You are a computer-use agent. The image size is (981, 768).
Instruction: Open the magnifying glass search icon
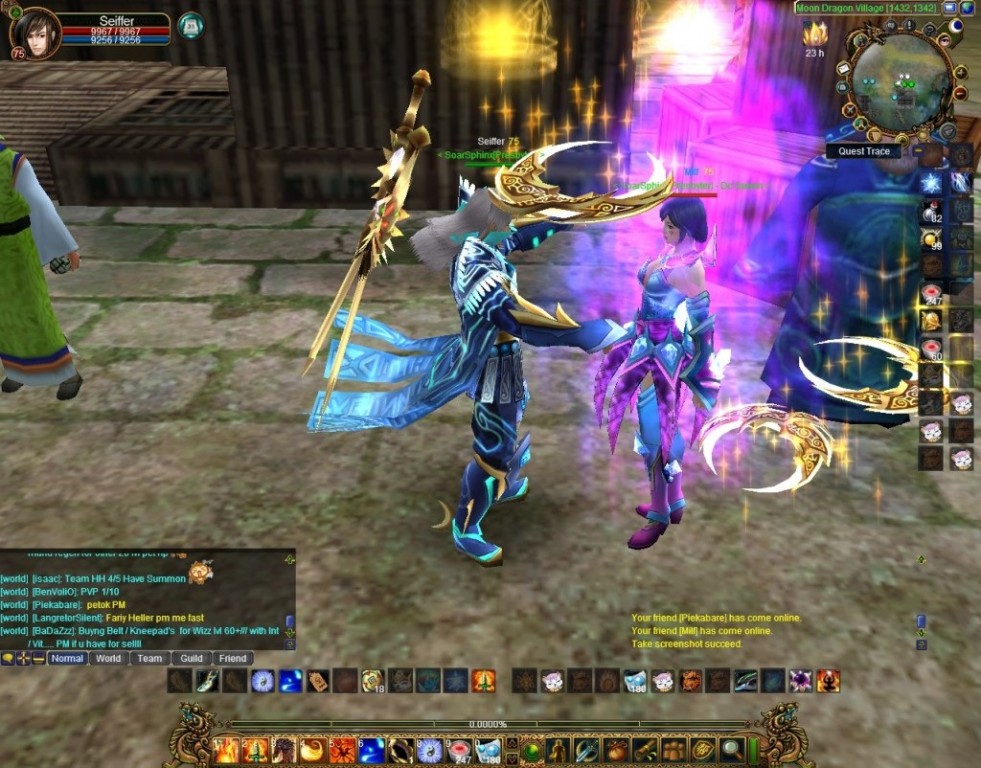732,749
